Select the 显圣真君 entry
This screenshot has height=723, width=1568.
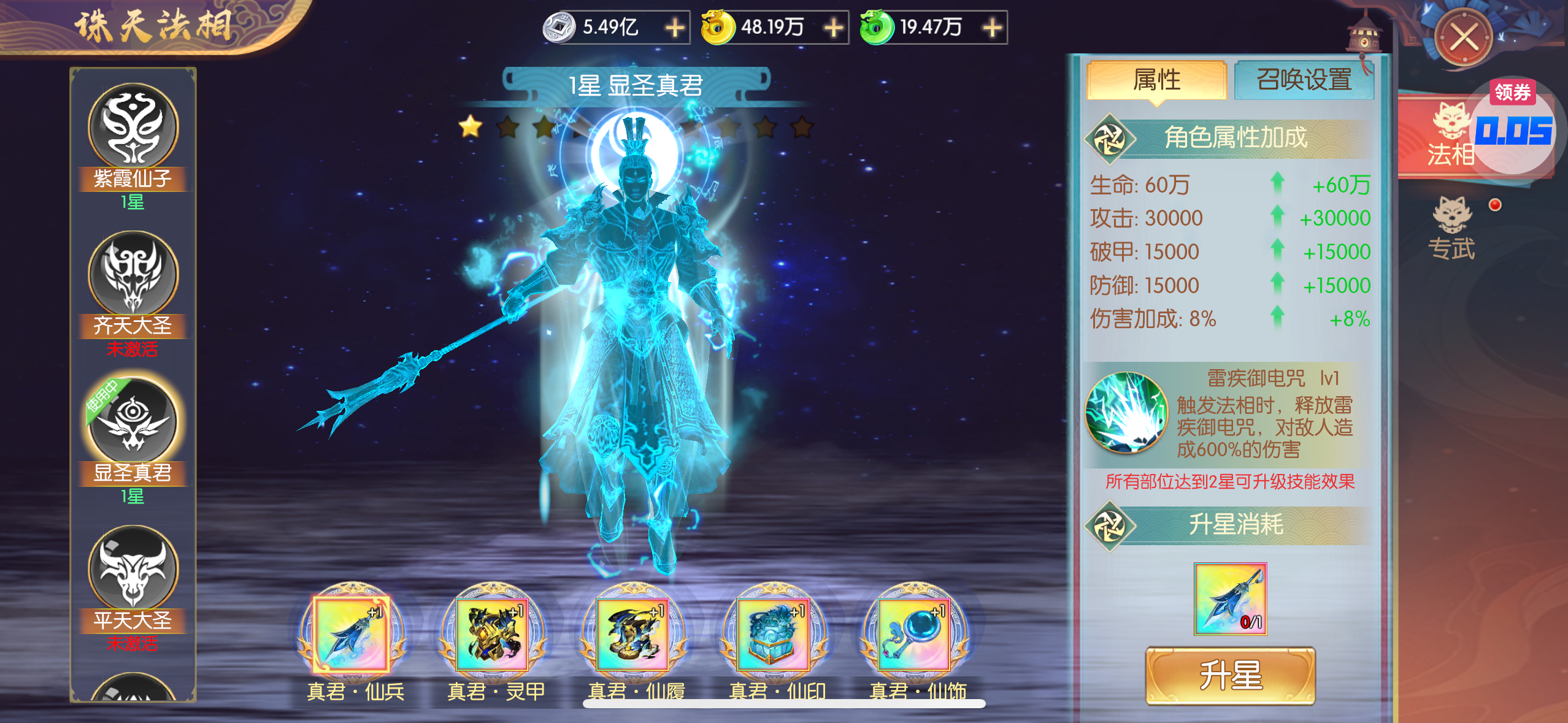point(133,422)
